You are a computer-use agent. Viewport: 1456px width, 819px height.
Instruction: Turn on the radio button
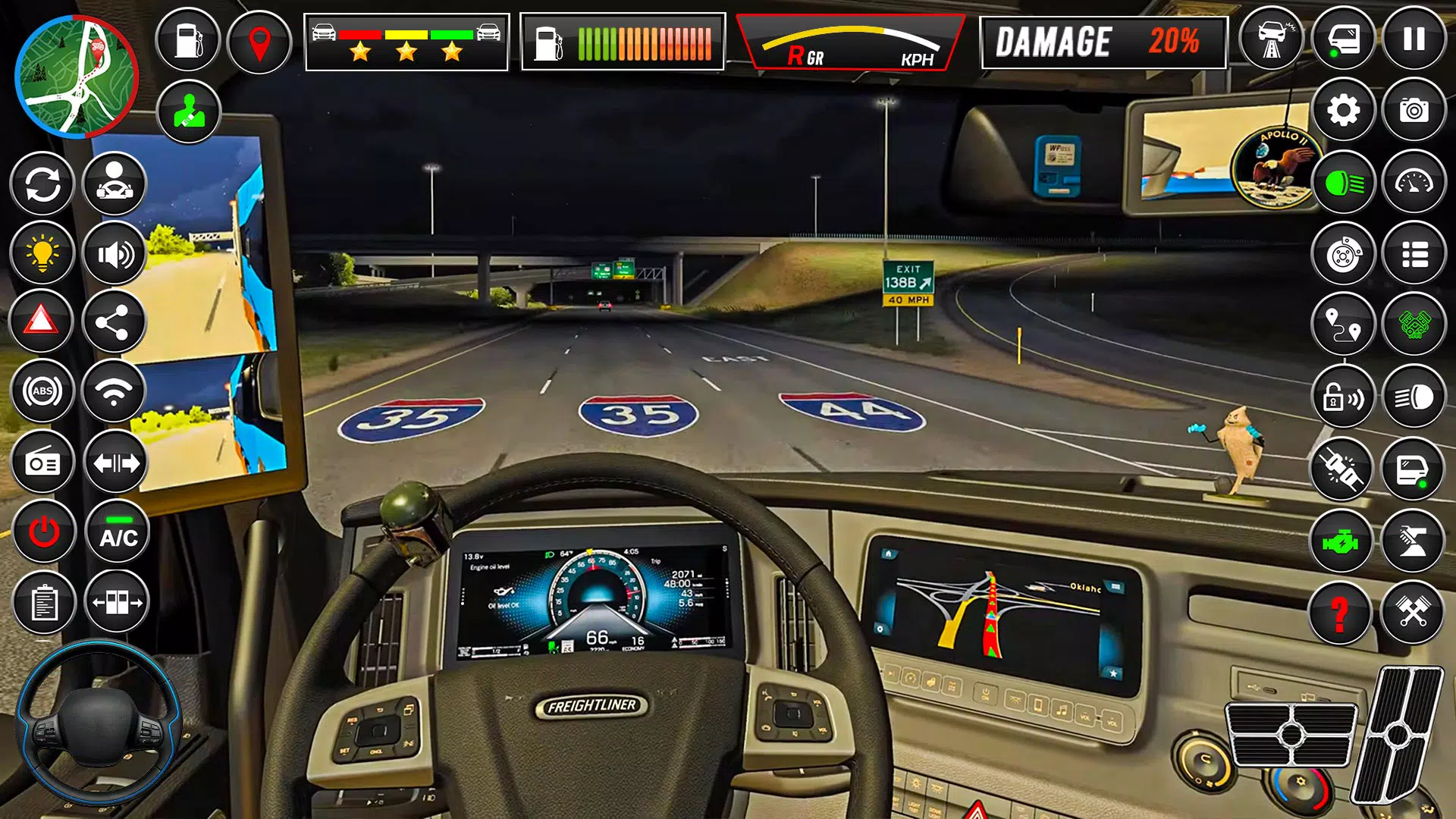click(x=42, y=463)
